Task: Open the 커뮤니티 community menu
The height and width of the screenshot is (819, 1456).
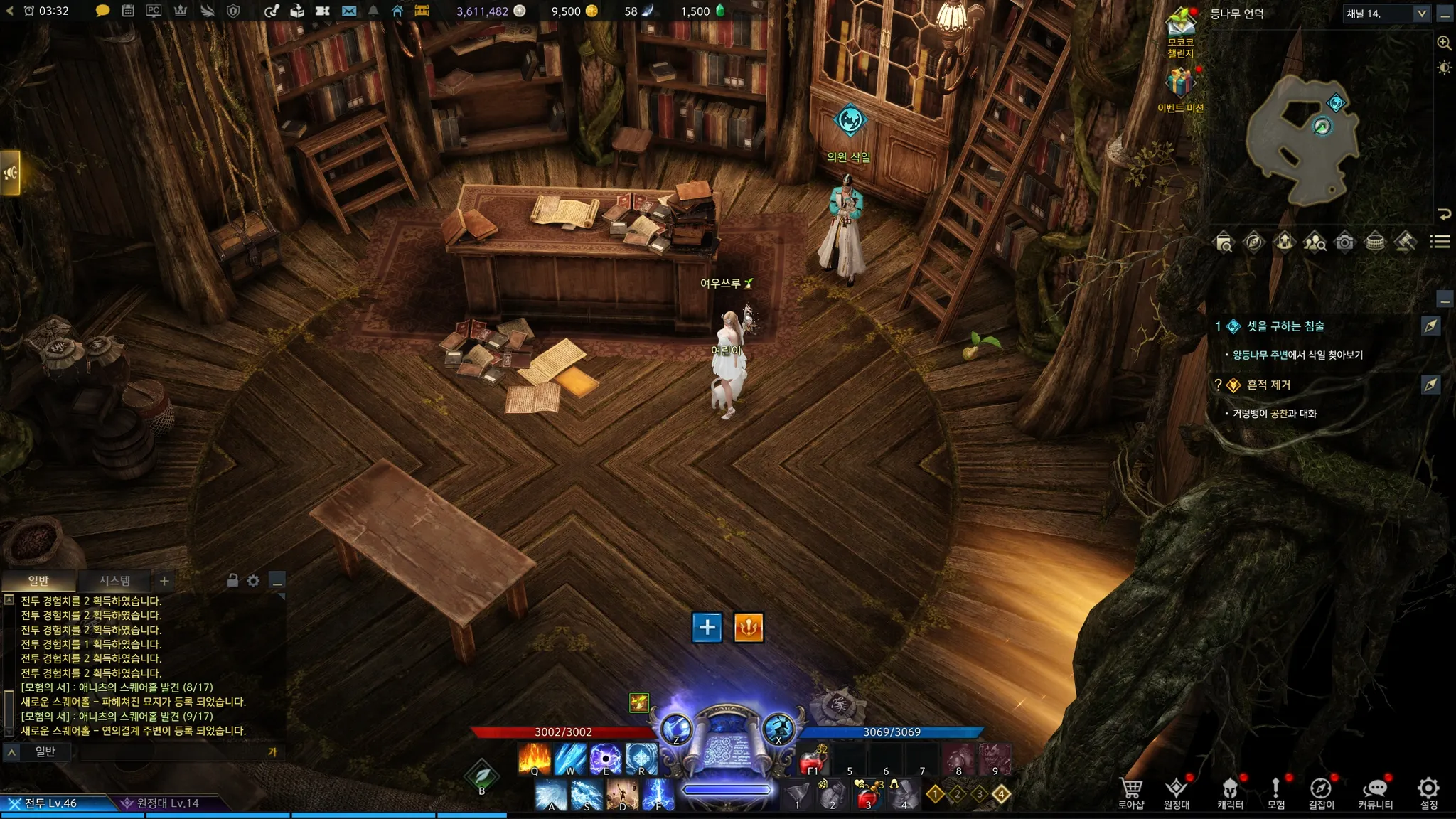Action: click(1375, 793)
